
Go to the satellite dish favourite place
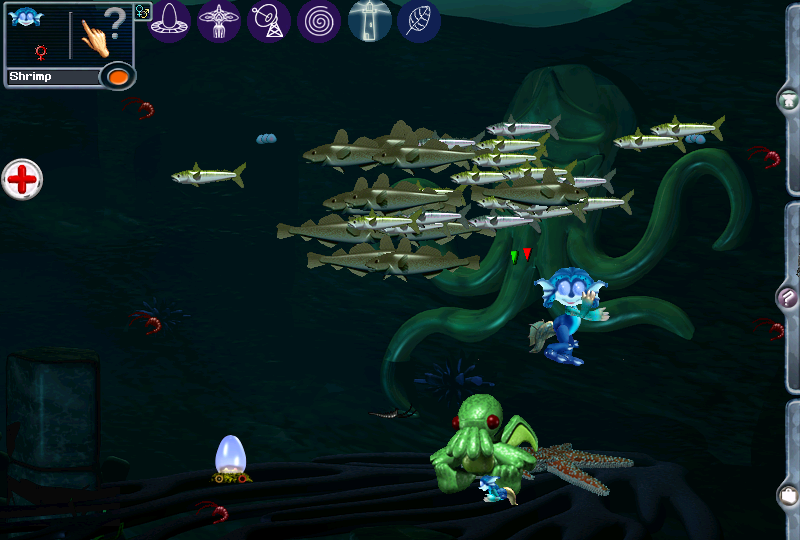(x=269, y=20)
